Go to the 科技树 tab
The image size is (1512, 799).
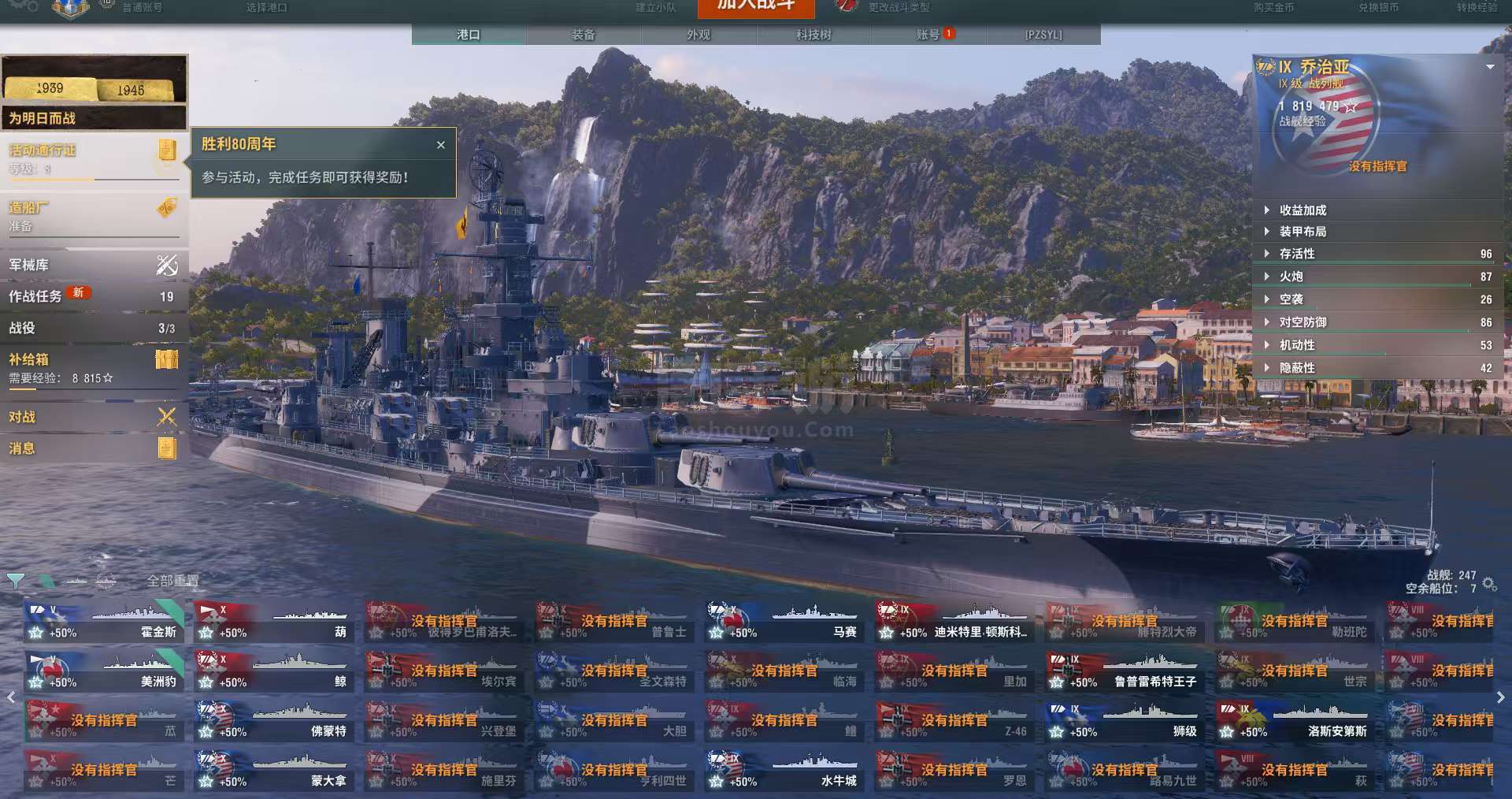click(813, 35)
